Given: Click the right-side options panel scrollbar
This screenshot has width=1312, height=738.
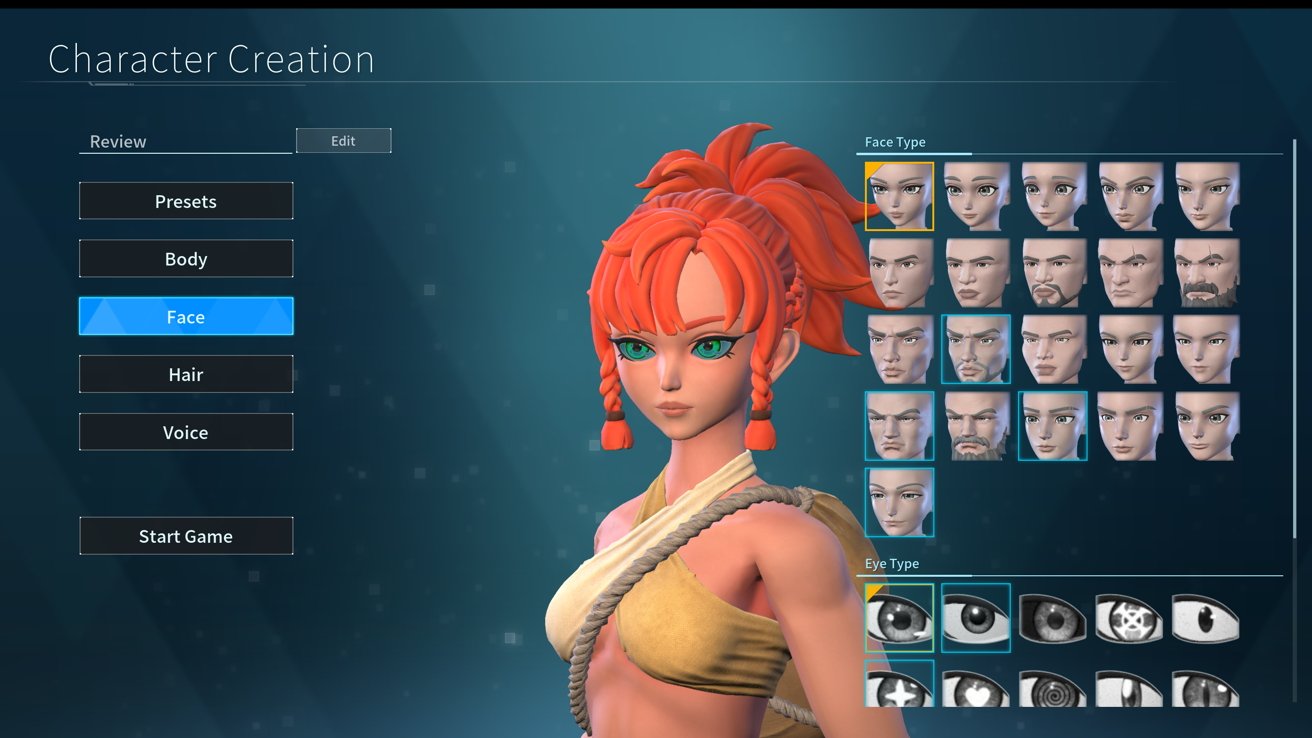Looking at the screenshot, I should [1296, 300].
